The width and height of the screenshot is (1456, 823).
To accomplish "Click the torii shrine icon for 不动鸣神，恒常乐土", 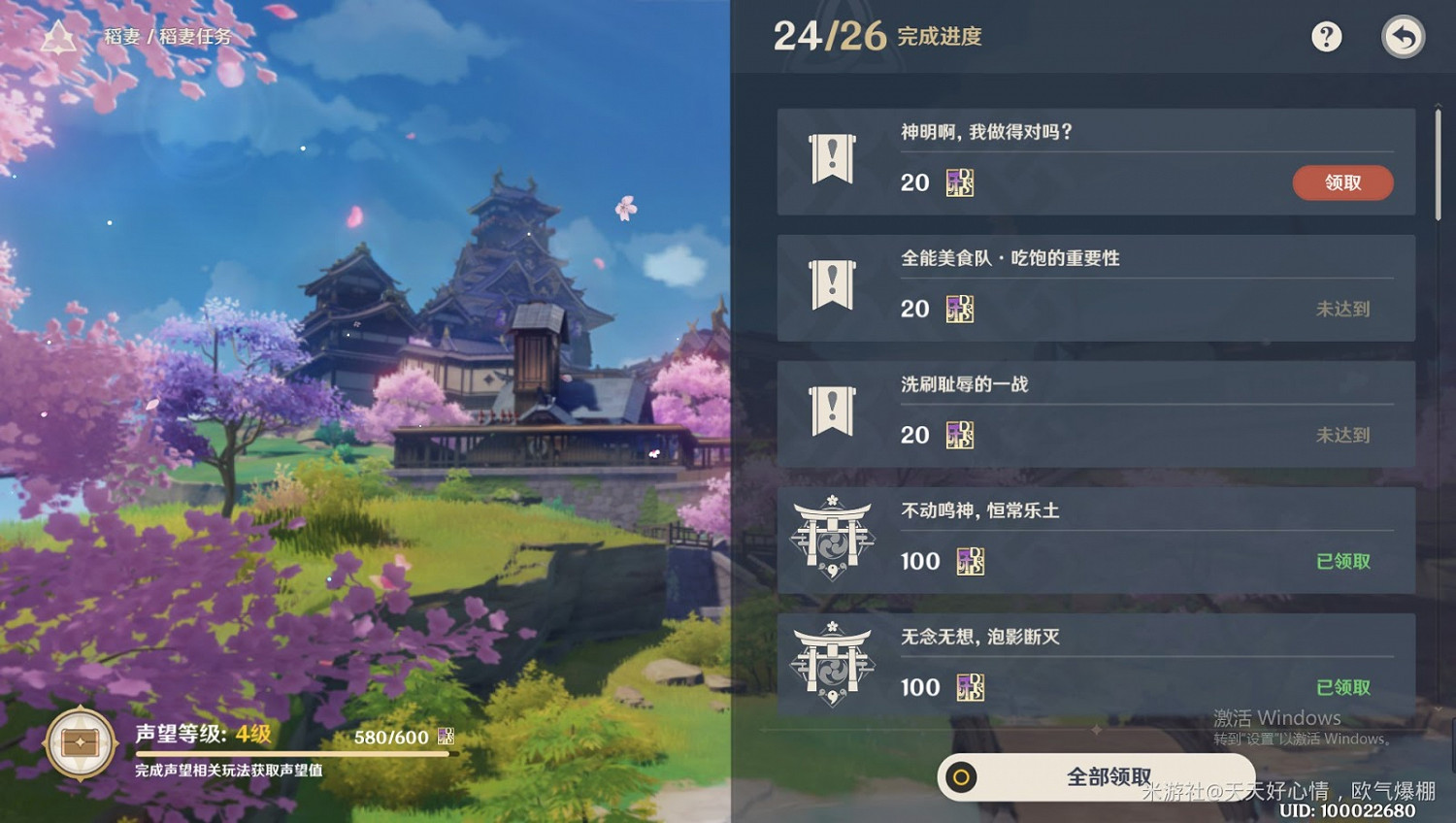I will (833, 538).
